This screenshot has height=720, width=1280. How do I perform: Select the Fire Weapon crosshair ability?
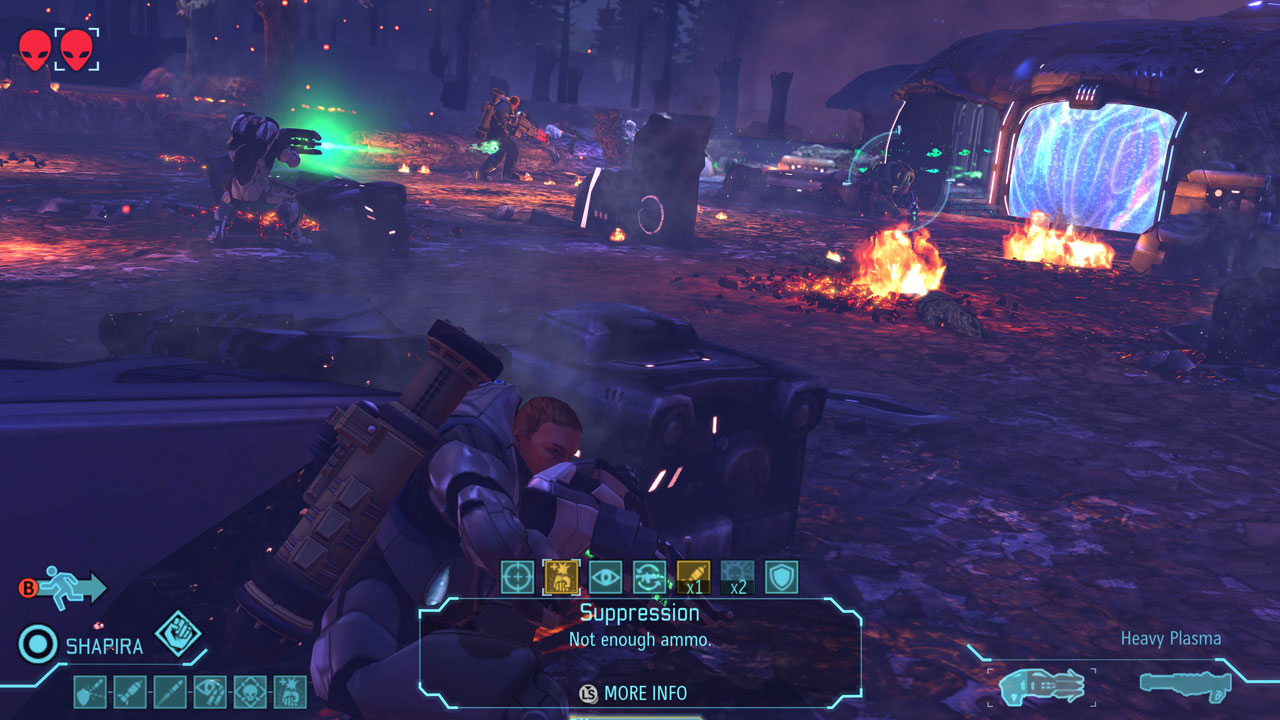(517, 577)
